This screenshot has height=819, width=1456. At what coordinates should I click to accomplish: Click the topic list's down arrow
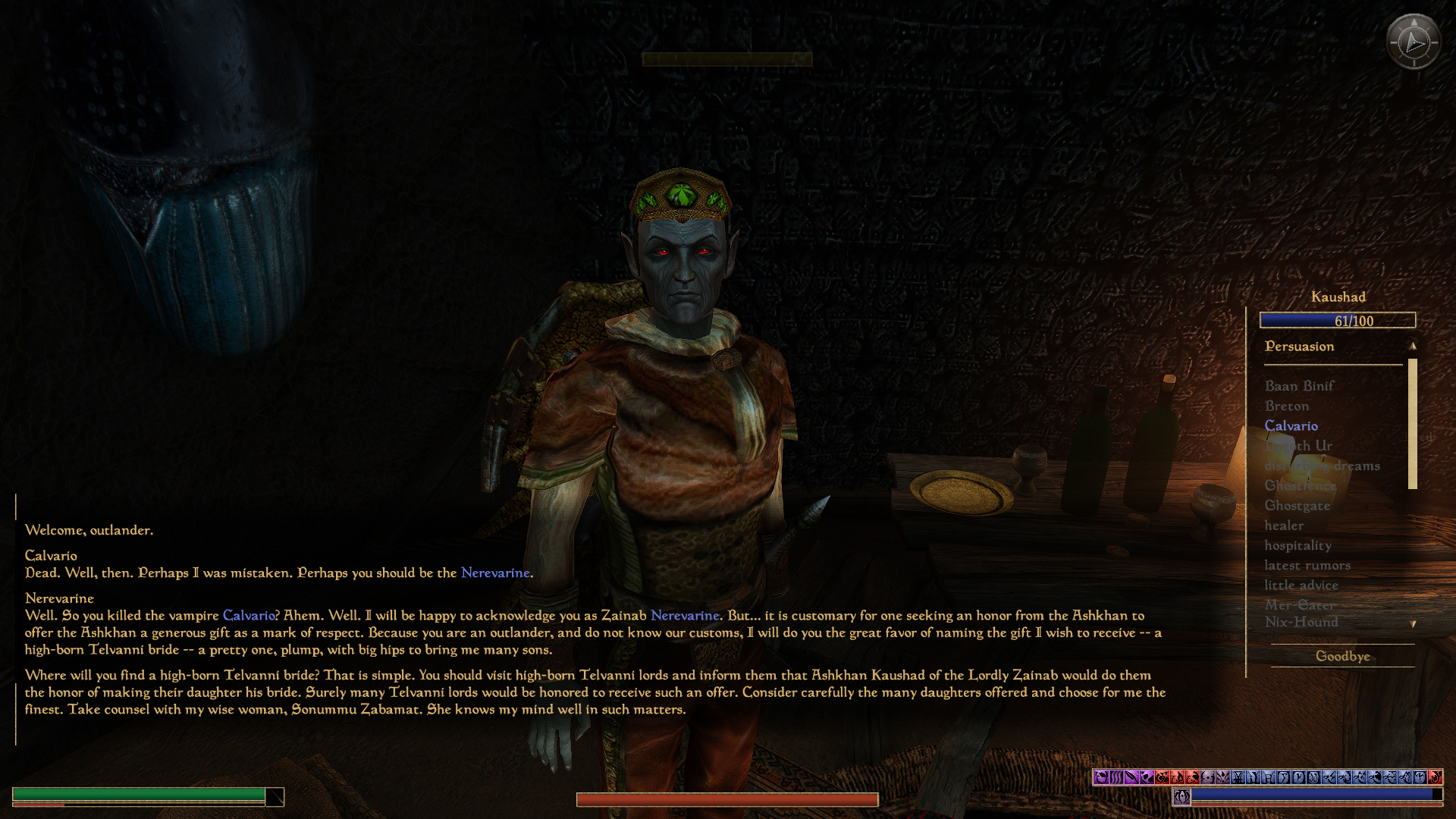(1413, 624)
